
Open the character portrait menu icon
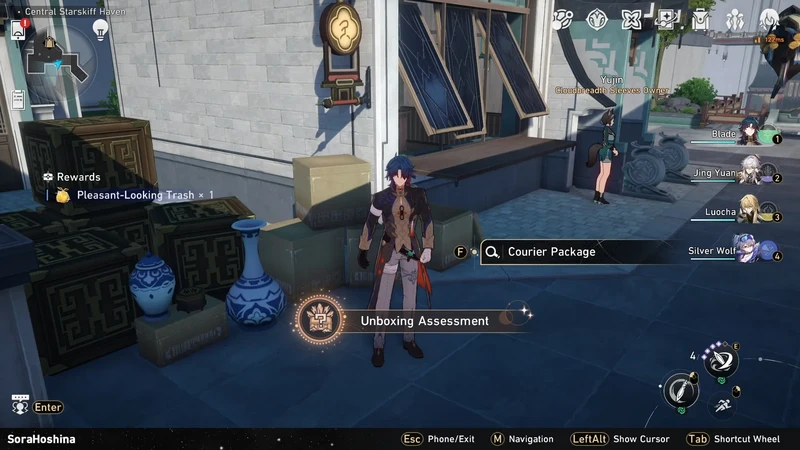[x=769, y=19]
